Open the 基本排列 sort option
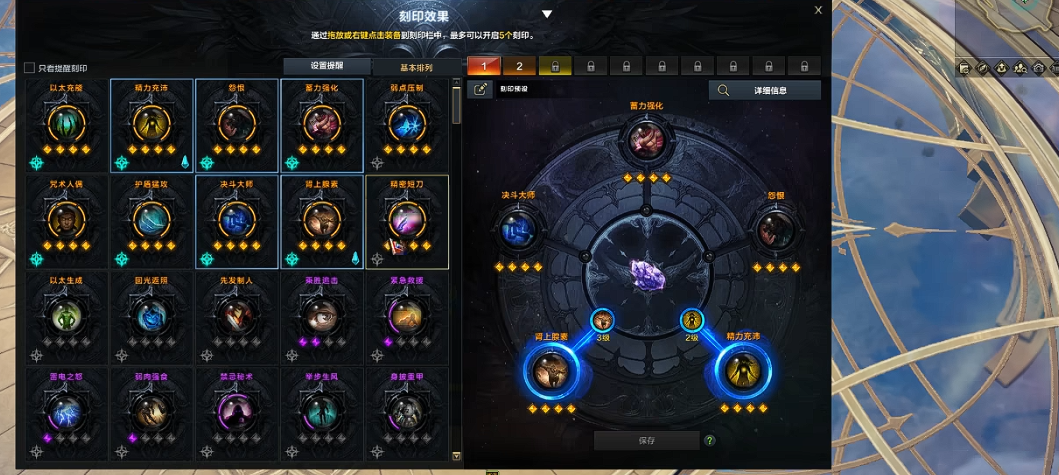The width and height of the screenshot is (1059, 475). (416, 67)
